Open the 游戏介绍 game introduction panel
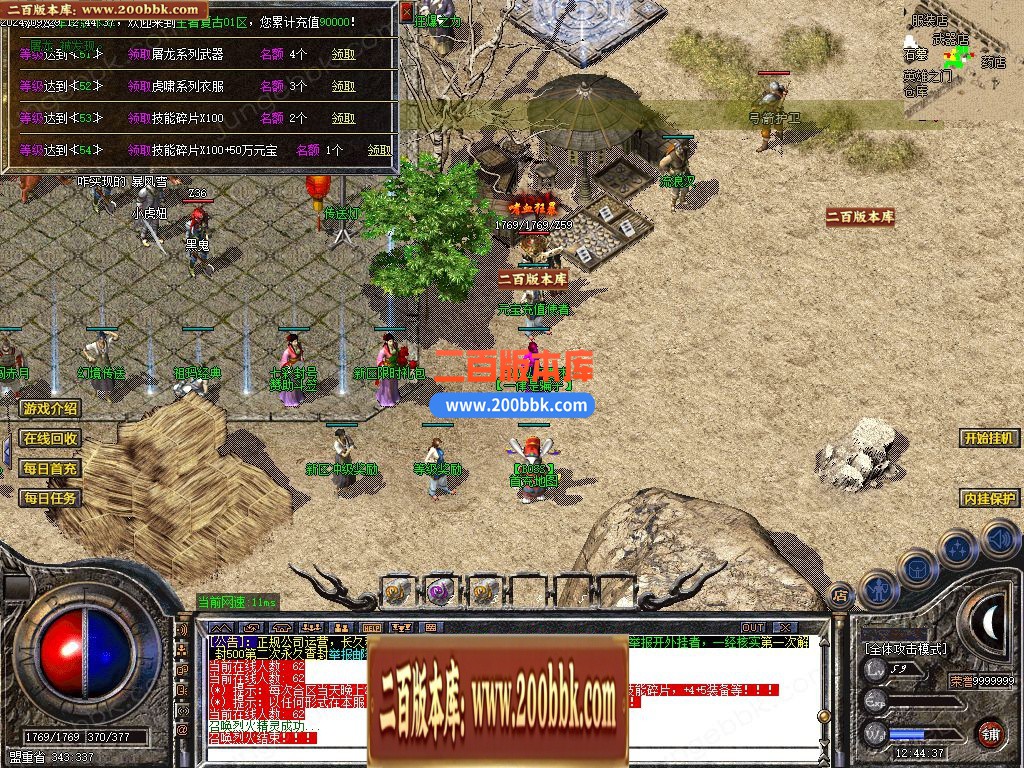This screenshot has height=768, width=1024. tap(49, 409)
